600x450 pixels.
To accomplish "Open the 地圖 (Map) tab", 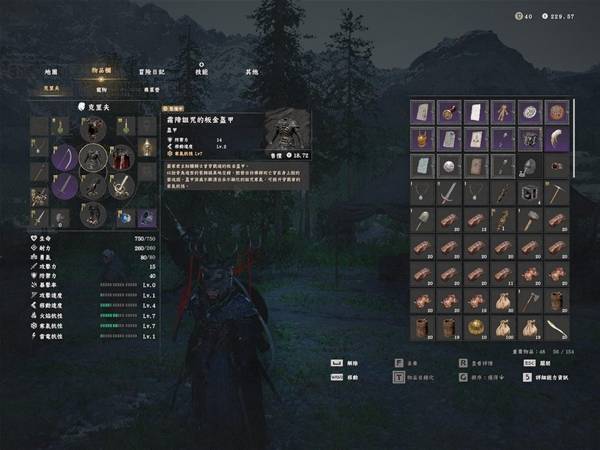I will (x=51, y=72).
